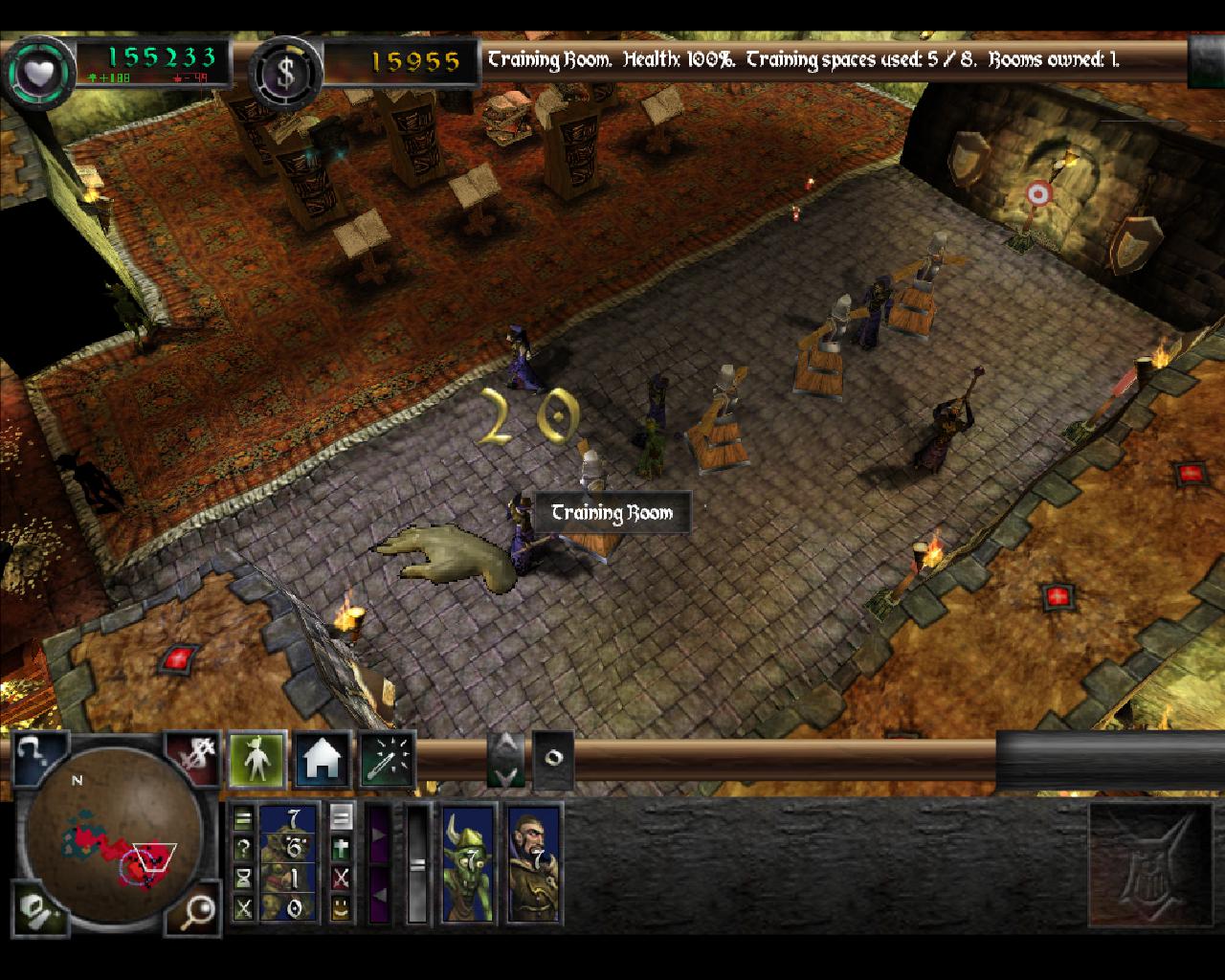
Task: Show creature happiness with smiley face icon
Action: [340, 907]
